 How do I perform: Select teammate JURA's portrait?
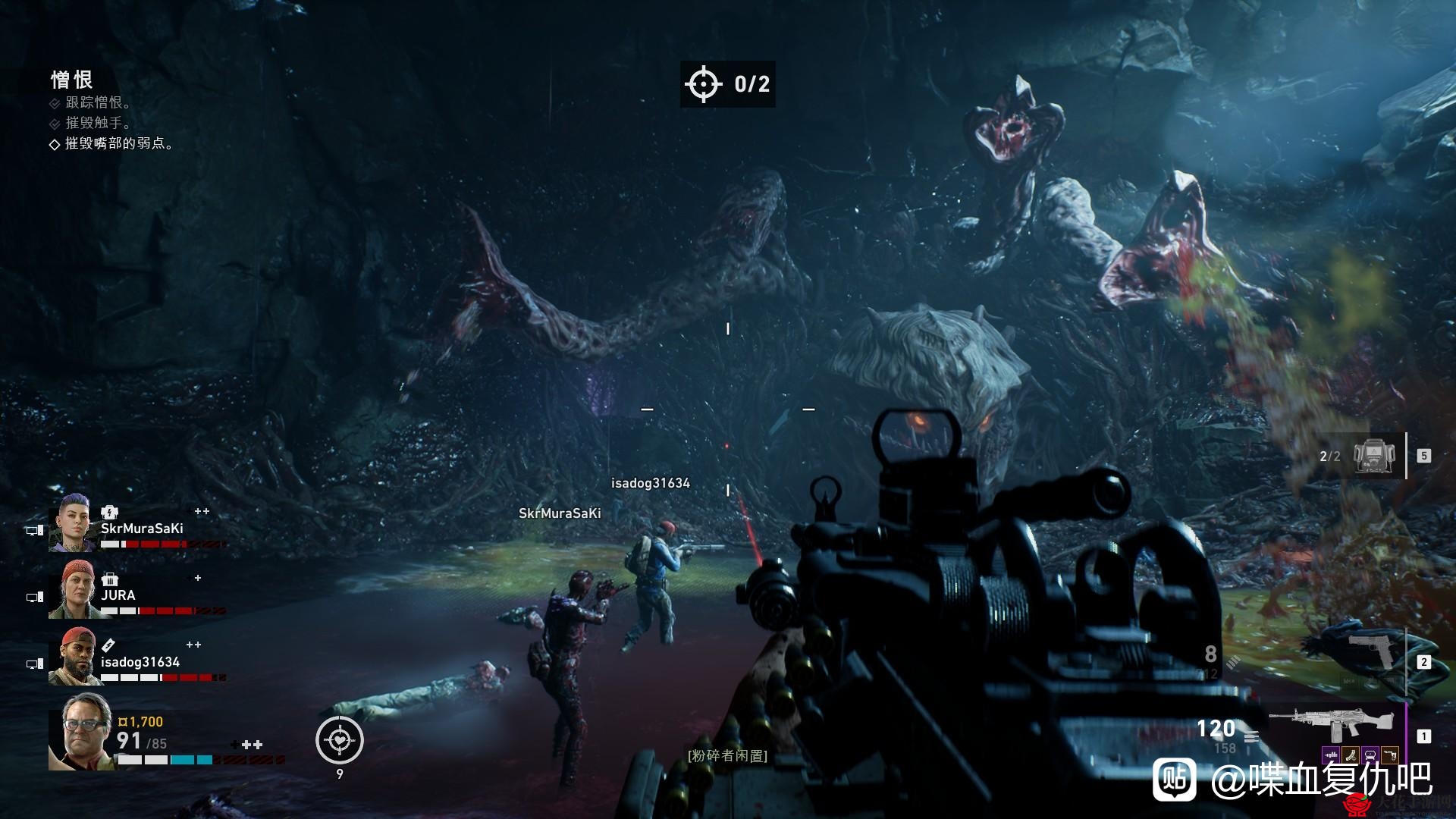click(x=73, y=590)
